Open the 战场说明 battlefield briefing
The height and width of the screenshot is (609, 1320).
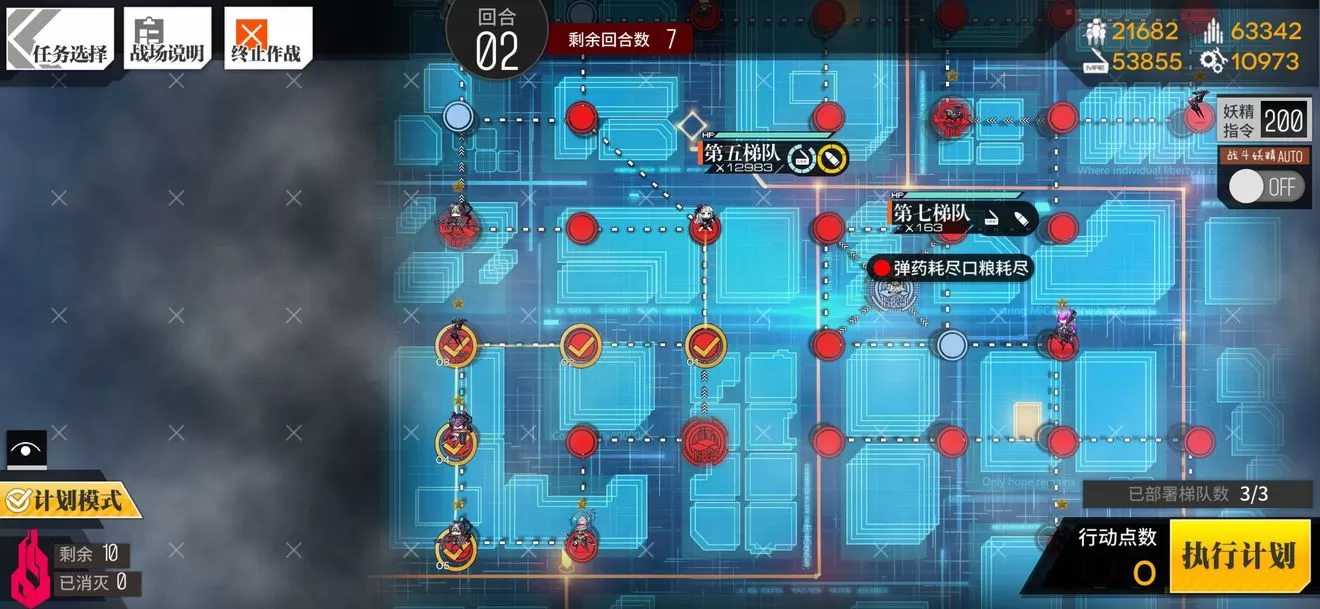[x=167, y=40]
